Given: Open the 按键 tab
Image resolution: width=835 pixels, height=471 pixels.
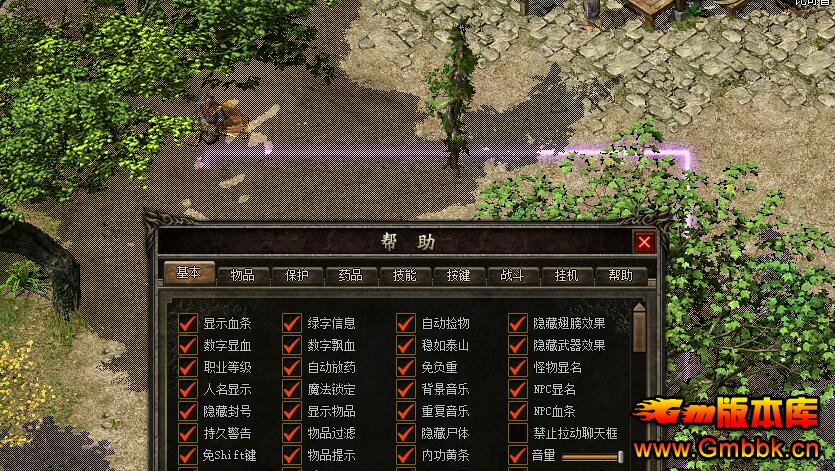Looking at the screenshot, I should 459,275.
